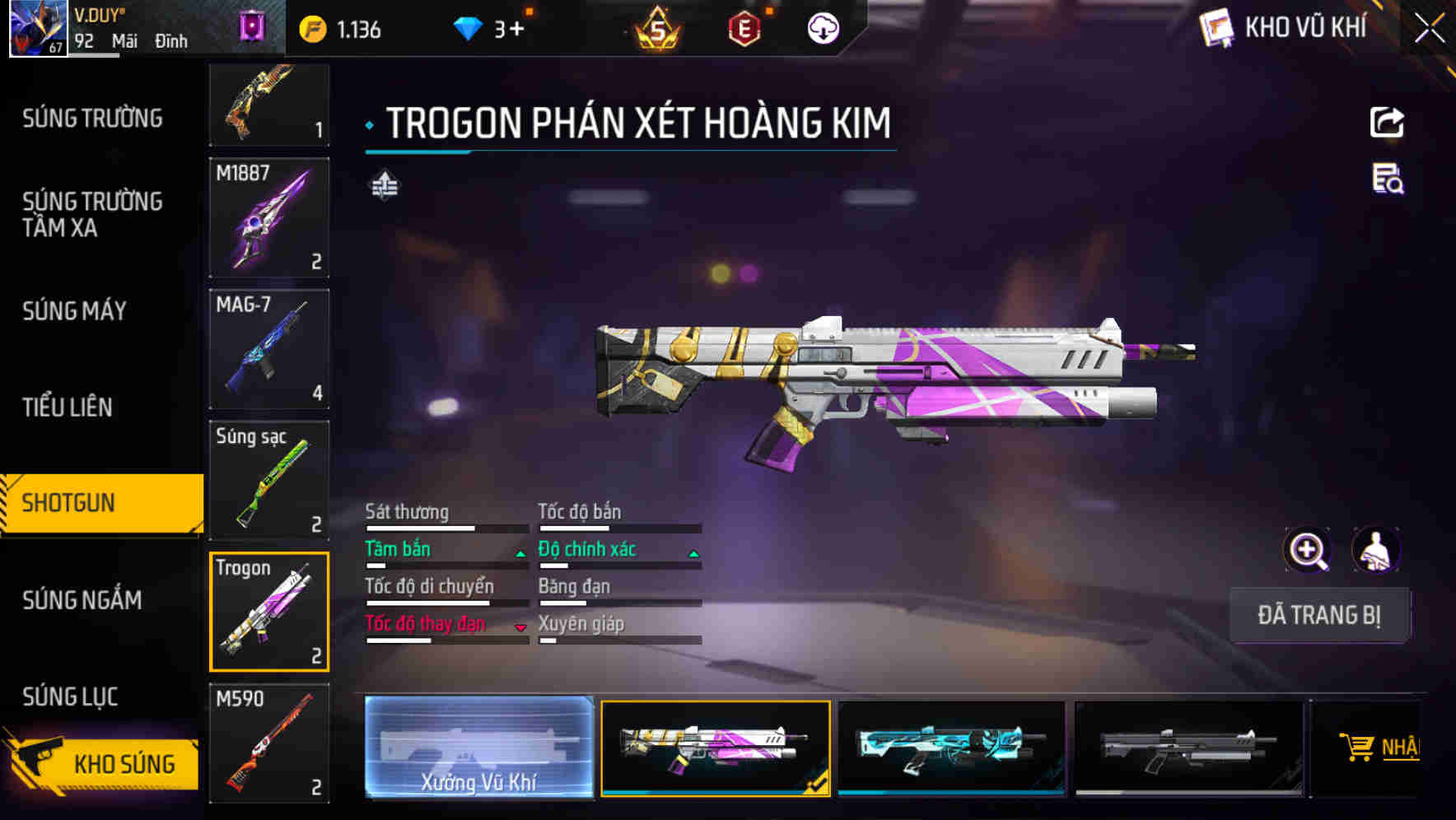Select the Súng sạc weapon slot

(269, 481)
